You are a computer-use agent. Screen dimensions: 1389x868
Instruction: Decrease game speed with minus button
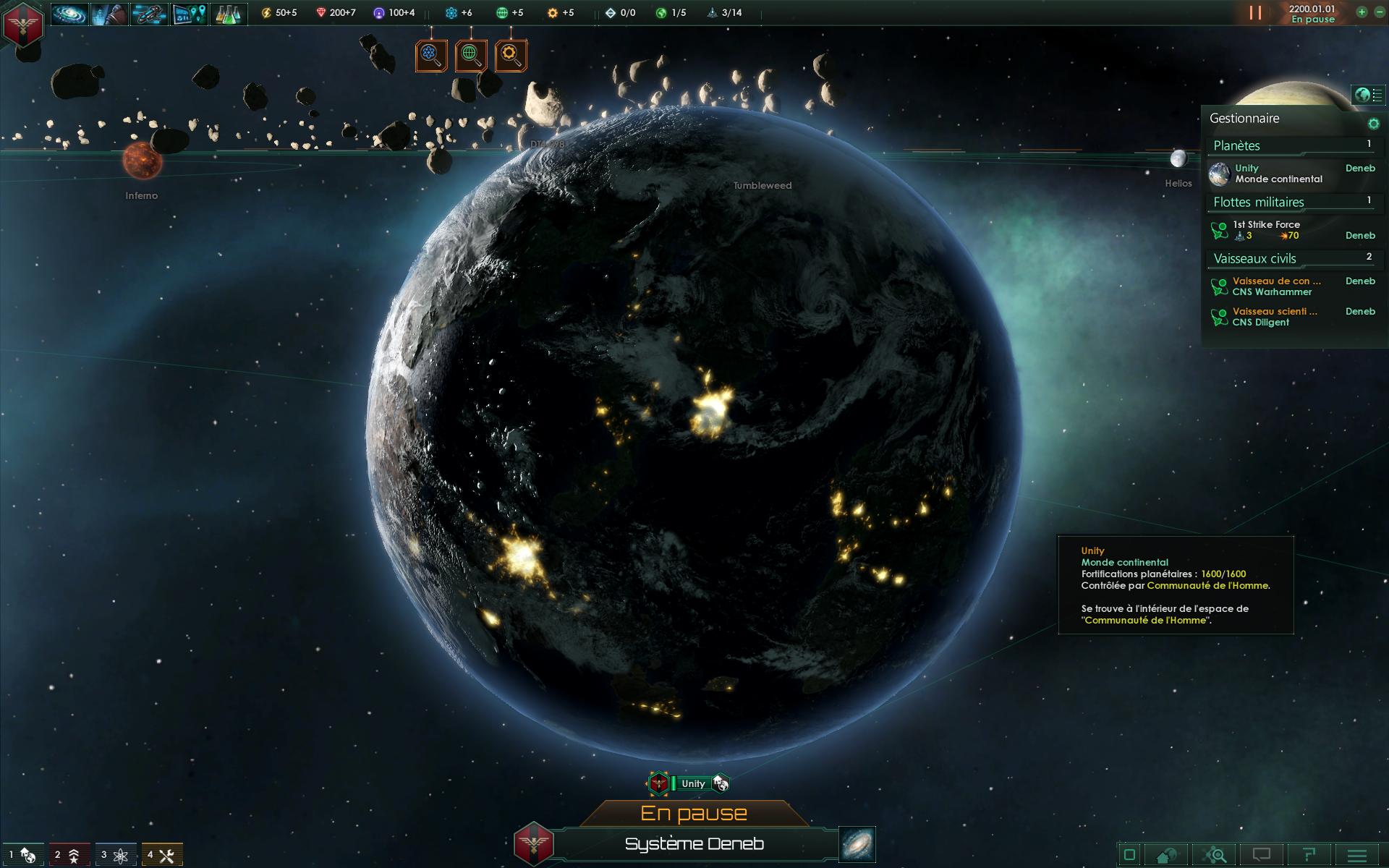[x=1379, y=12]
